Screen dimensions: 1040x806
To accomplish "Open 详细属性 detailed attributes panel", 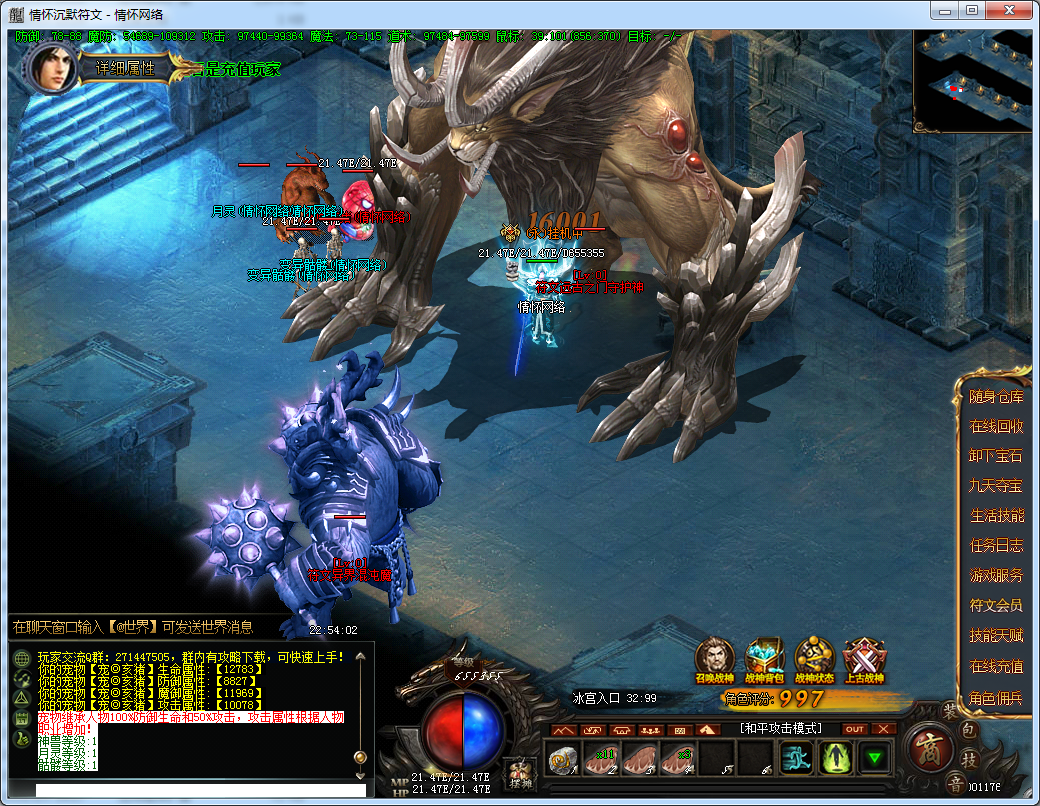I will click(x=125, y=69).
